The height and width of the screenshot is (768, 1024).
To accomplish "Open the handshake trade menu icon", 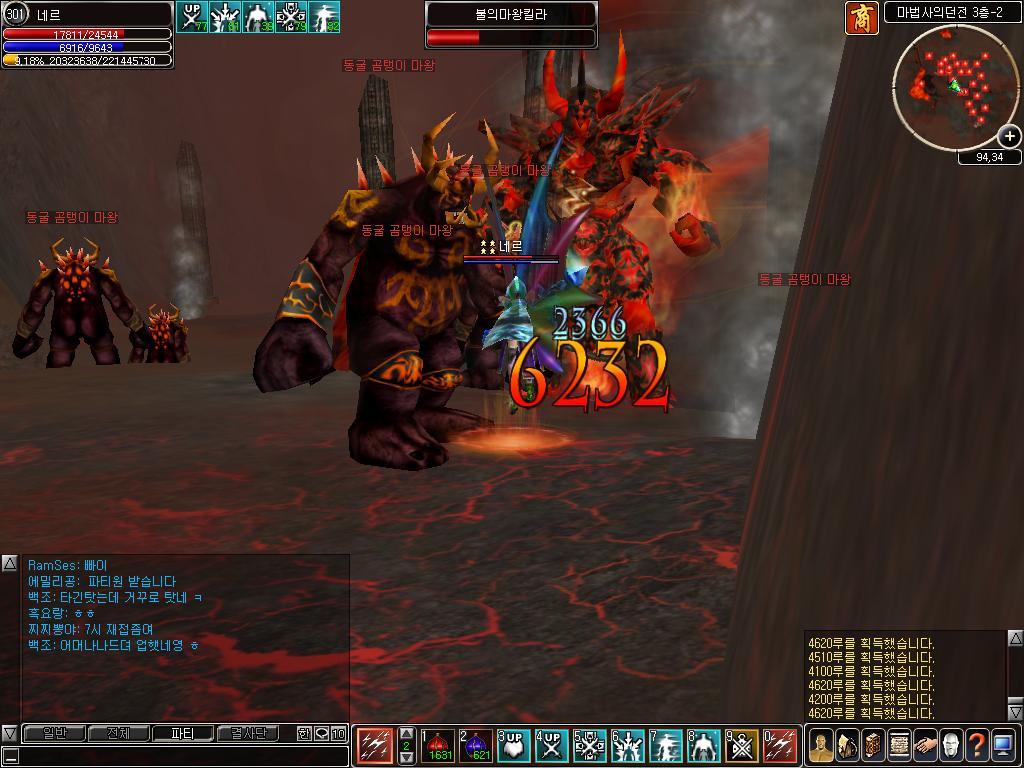I will 925,745.
